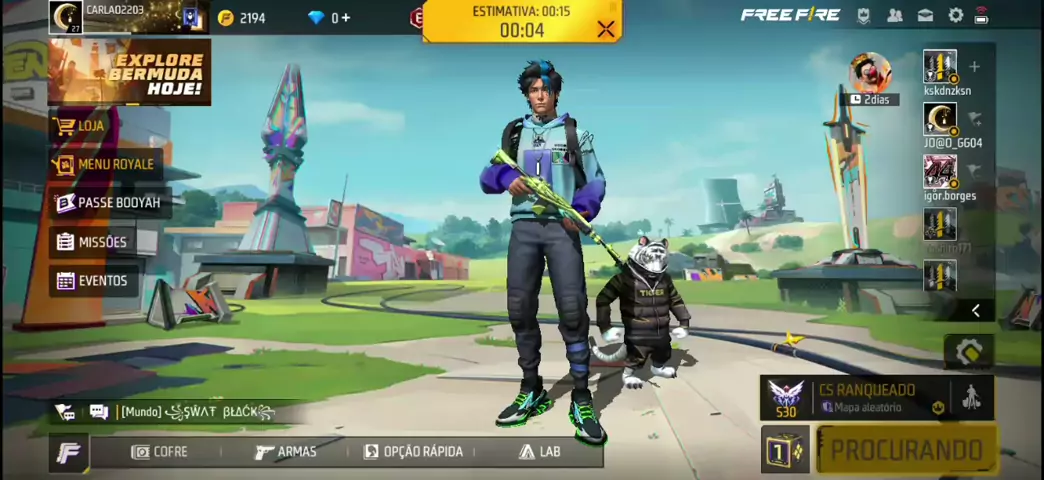Open the Lab section
Screen dimensions: 1044x480
tap(539, 452)
